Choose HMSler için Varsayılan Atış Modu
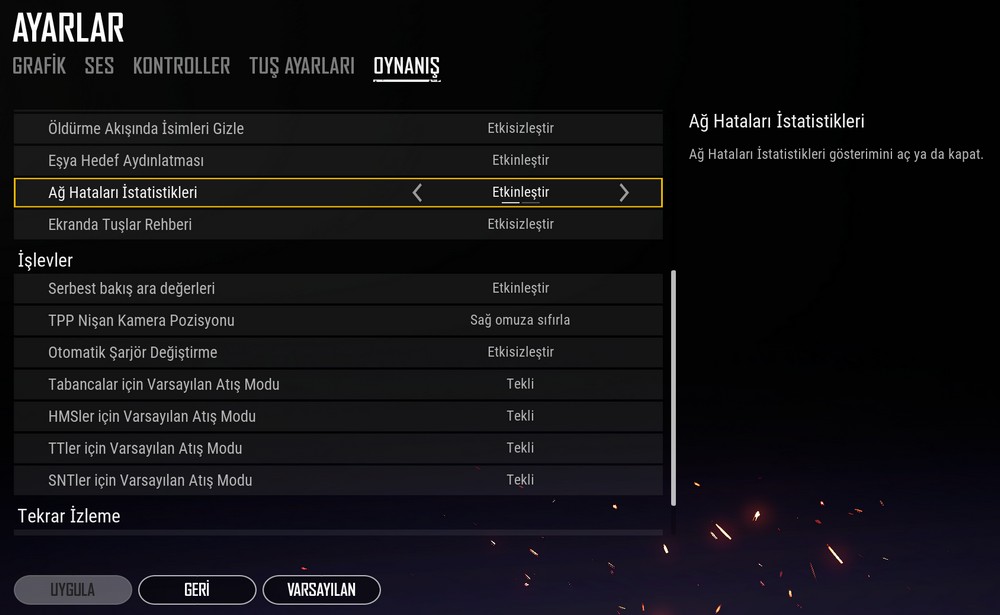This screenshot has width=1000, height=615. [x=338, y=417]
